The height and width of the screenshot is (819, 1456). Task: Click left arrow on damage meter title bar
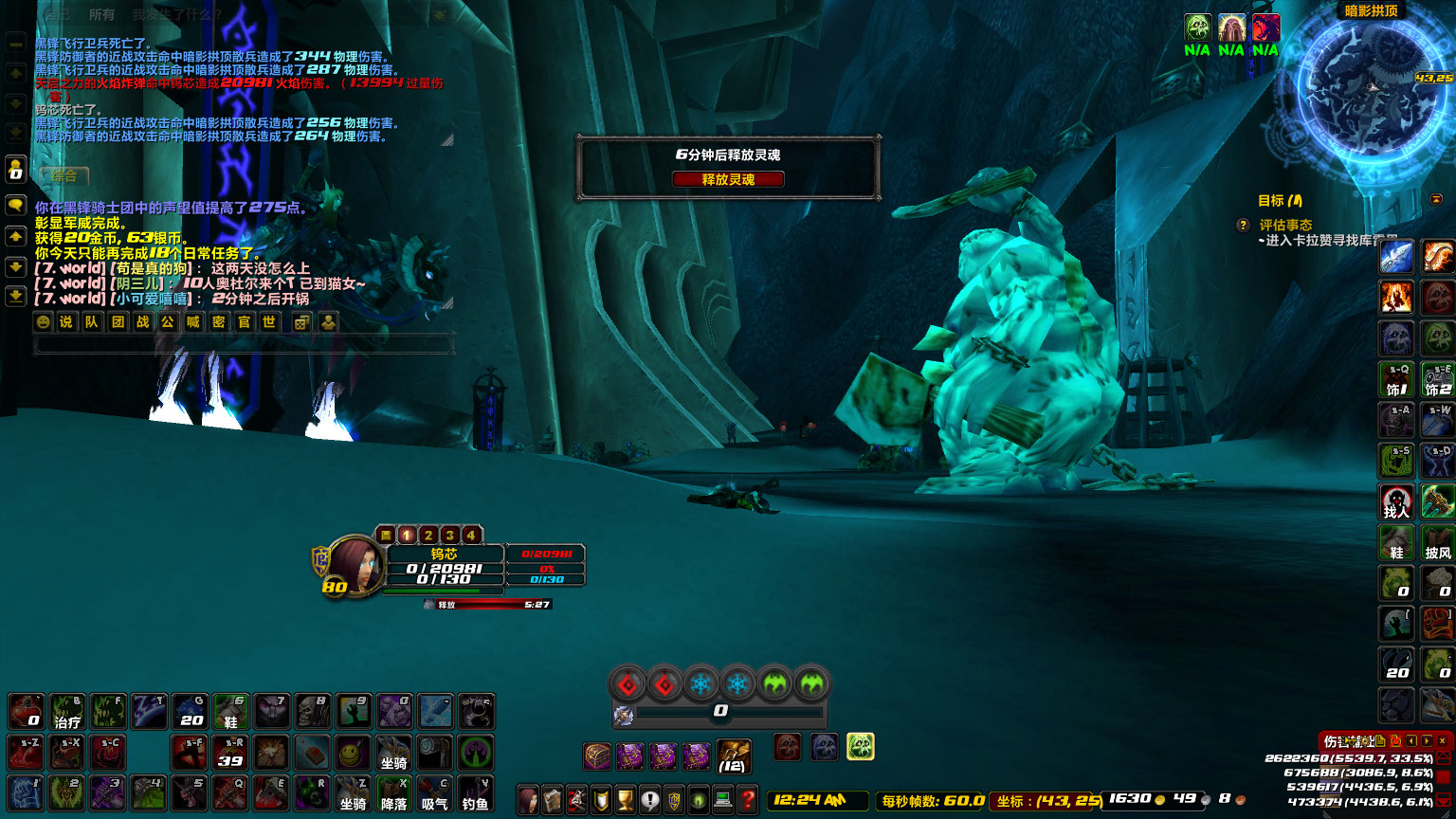click(x=1413, y=740)
